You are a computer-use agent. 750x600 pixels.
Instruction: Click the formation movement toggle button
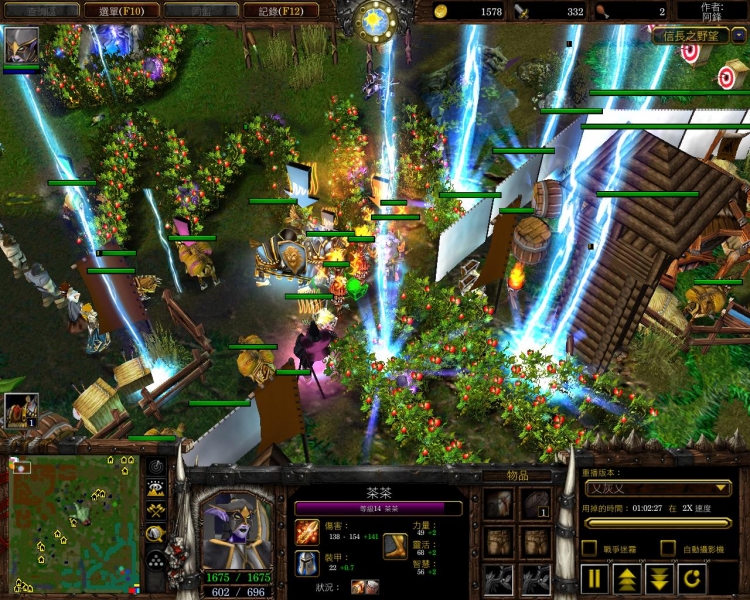point(157,558)
